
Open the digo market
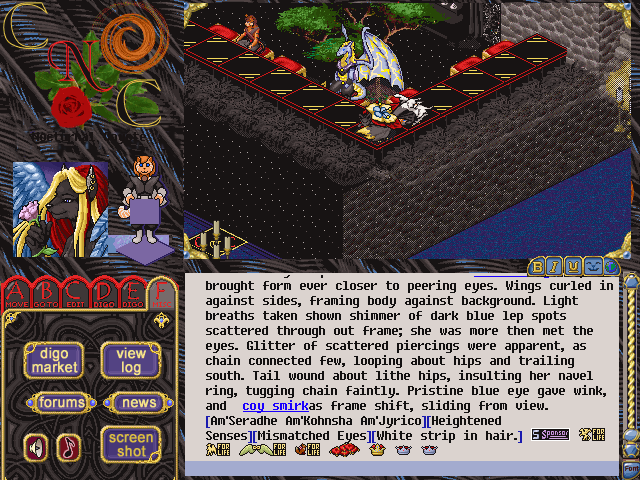[x=54, y=360]
